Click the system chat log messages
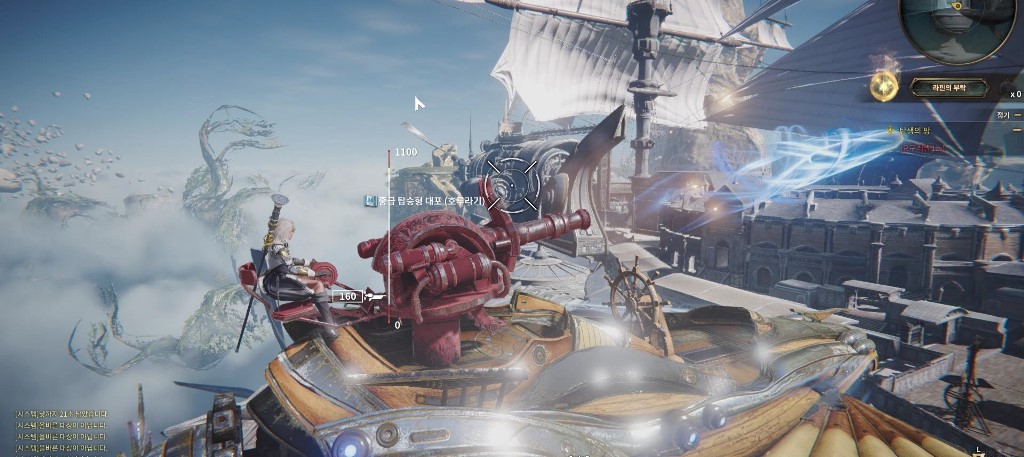 pyautogui.click(x=62, y=431)
